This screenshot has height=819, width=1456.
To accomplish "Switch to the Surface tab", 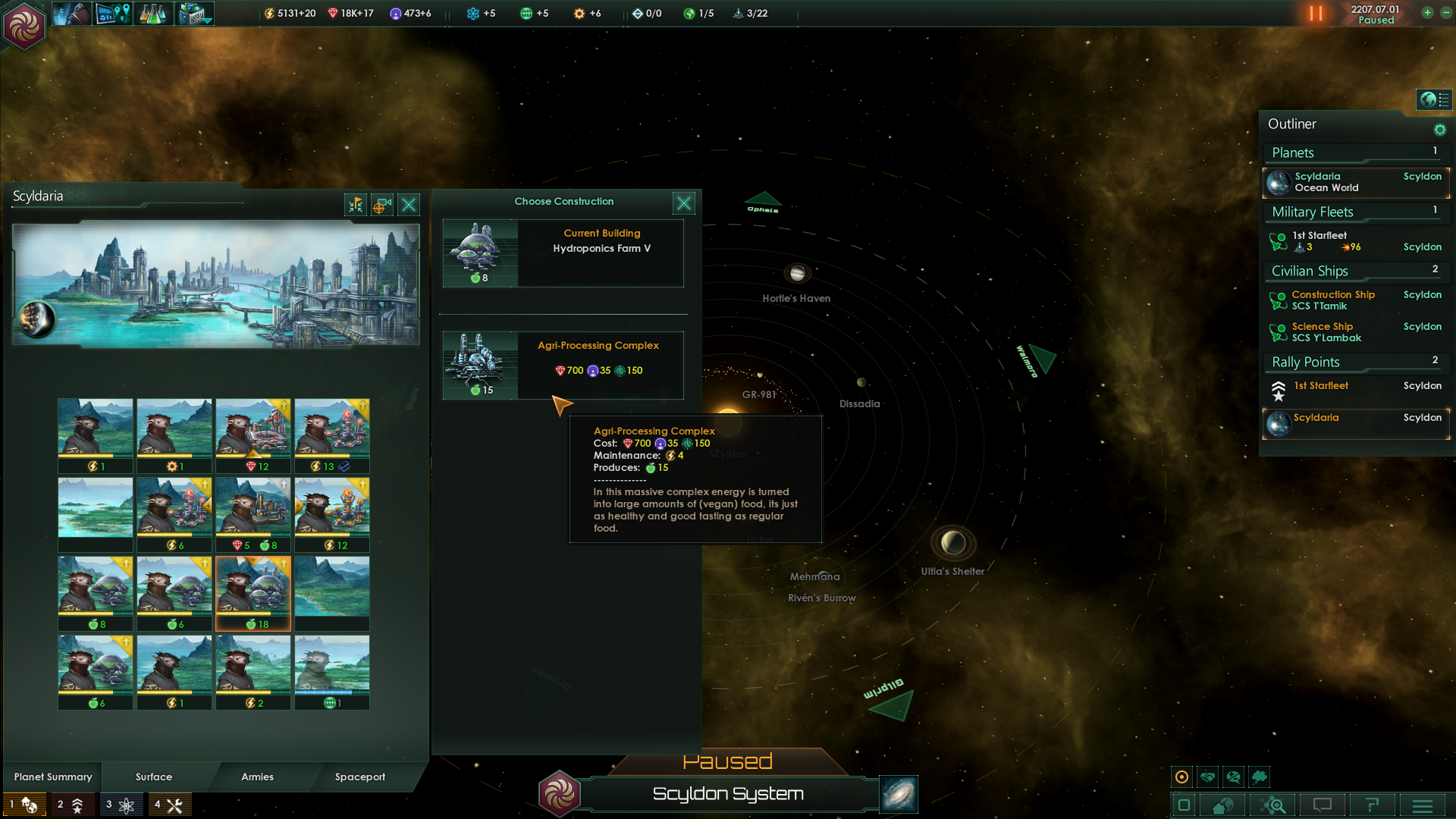I will (x=154, y=777).
